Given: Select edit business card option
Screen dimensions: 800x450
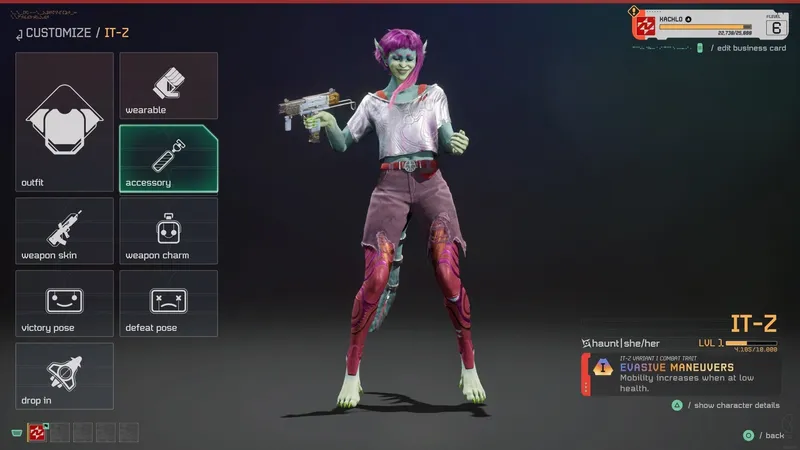Looking at the screenshot, I should click(x=746, y=49).
